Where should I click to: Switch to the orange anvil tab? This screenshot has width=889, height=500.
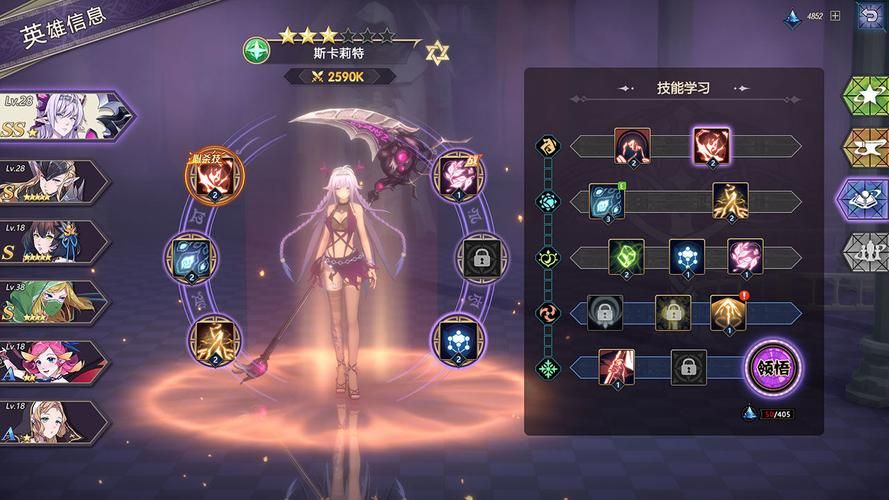point(863,148)
